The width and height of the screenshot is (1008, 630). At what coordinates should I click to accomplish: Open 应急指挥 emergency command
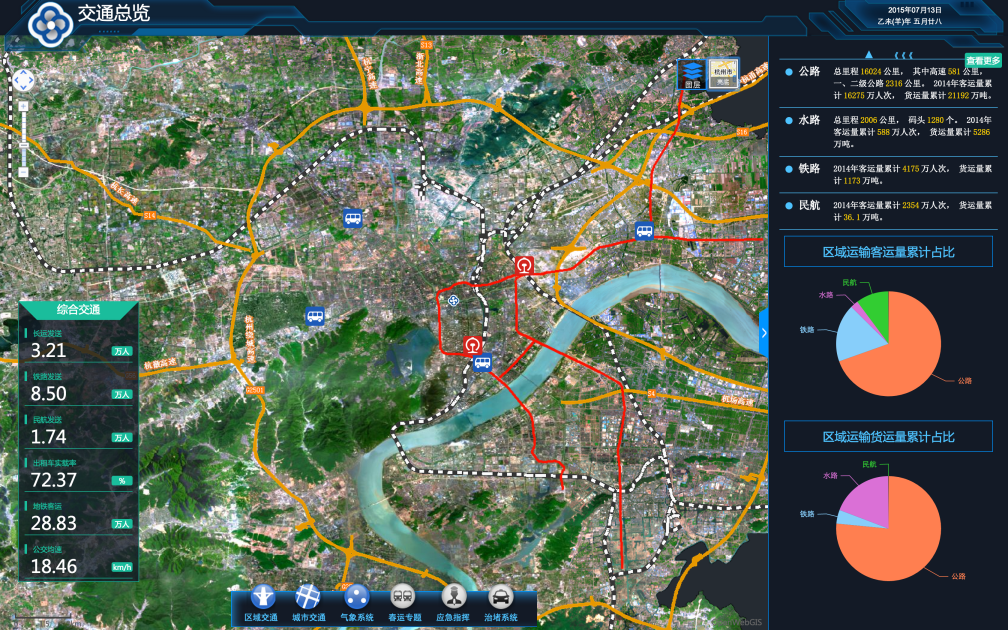pyautogui.click(x=453, y=598)
